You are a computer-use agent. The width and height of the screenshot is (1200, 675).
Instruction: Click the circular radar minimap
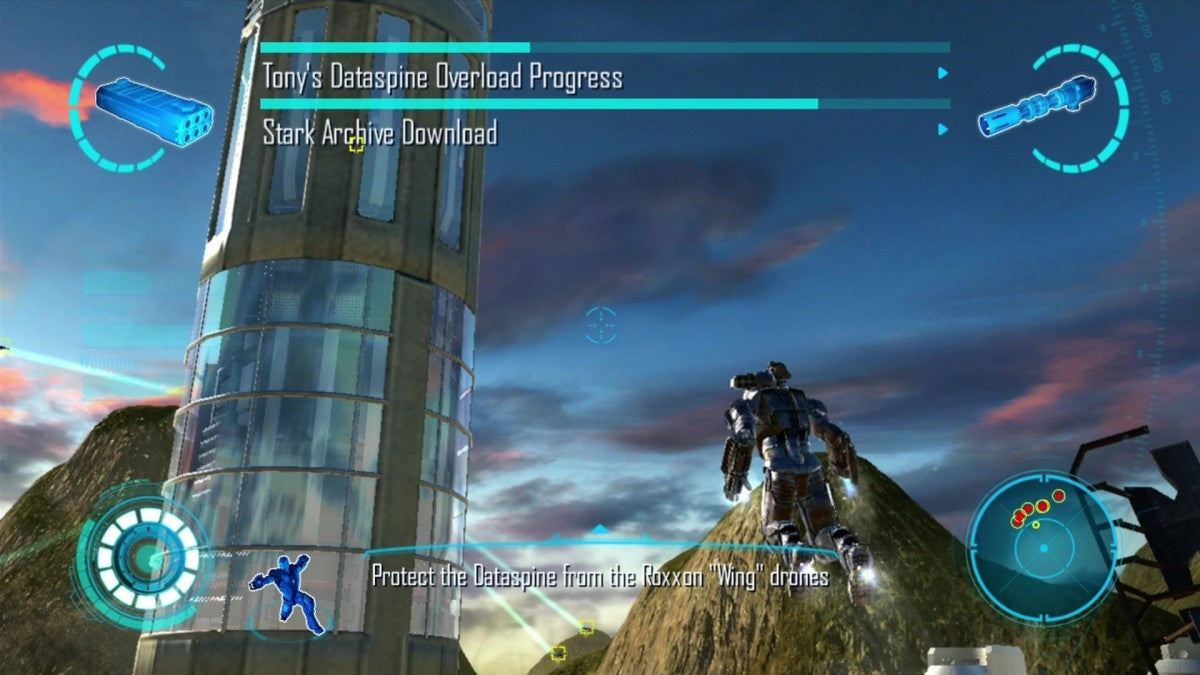[x=1042, y=545]
